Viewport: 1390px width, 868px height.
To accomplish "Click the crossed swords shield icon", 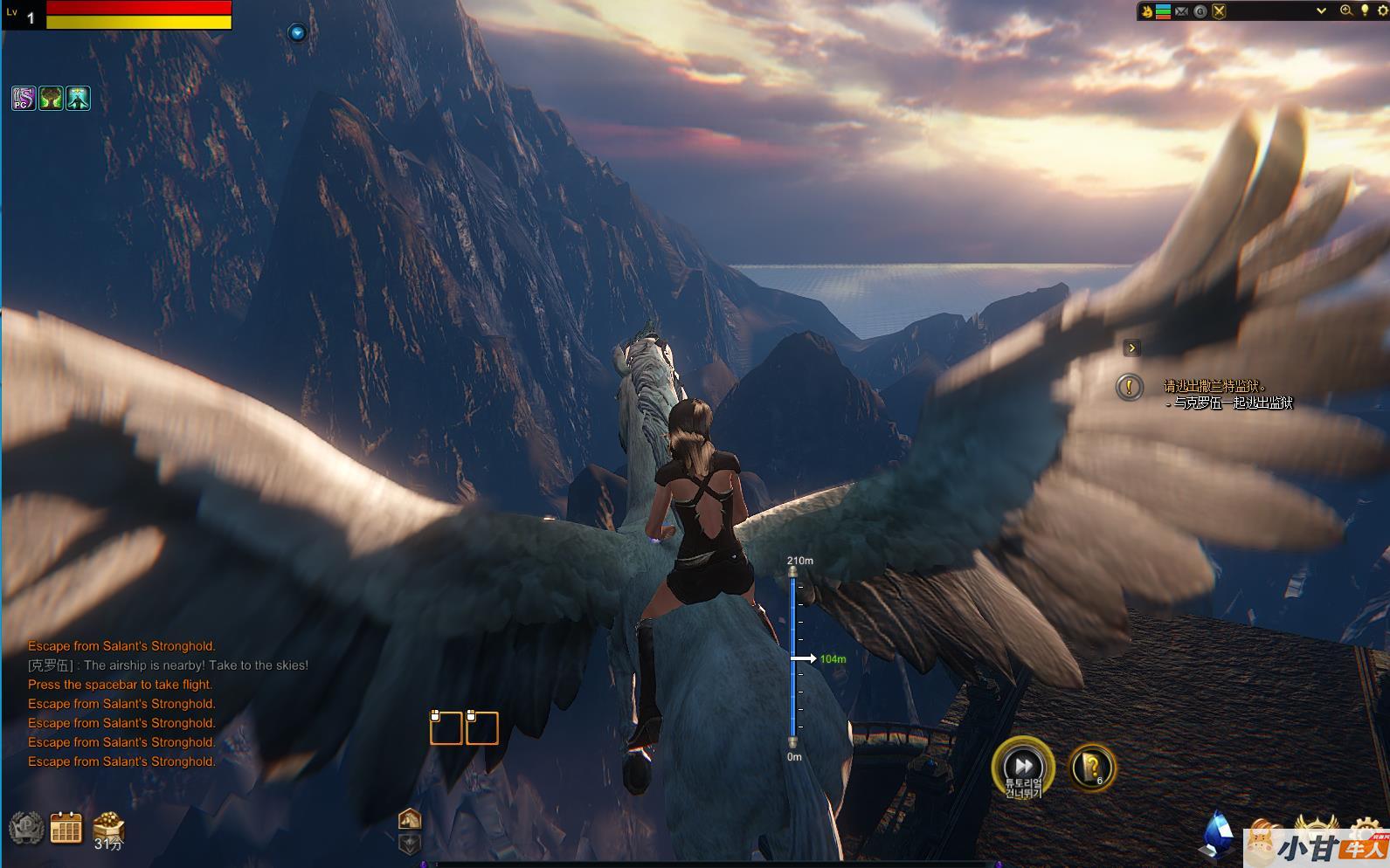I will (x=1219, y=11).
